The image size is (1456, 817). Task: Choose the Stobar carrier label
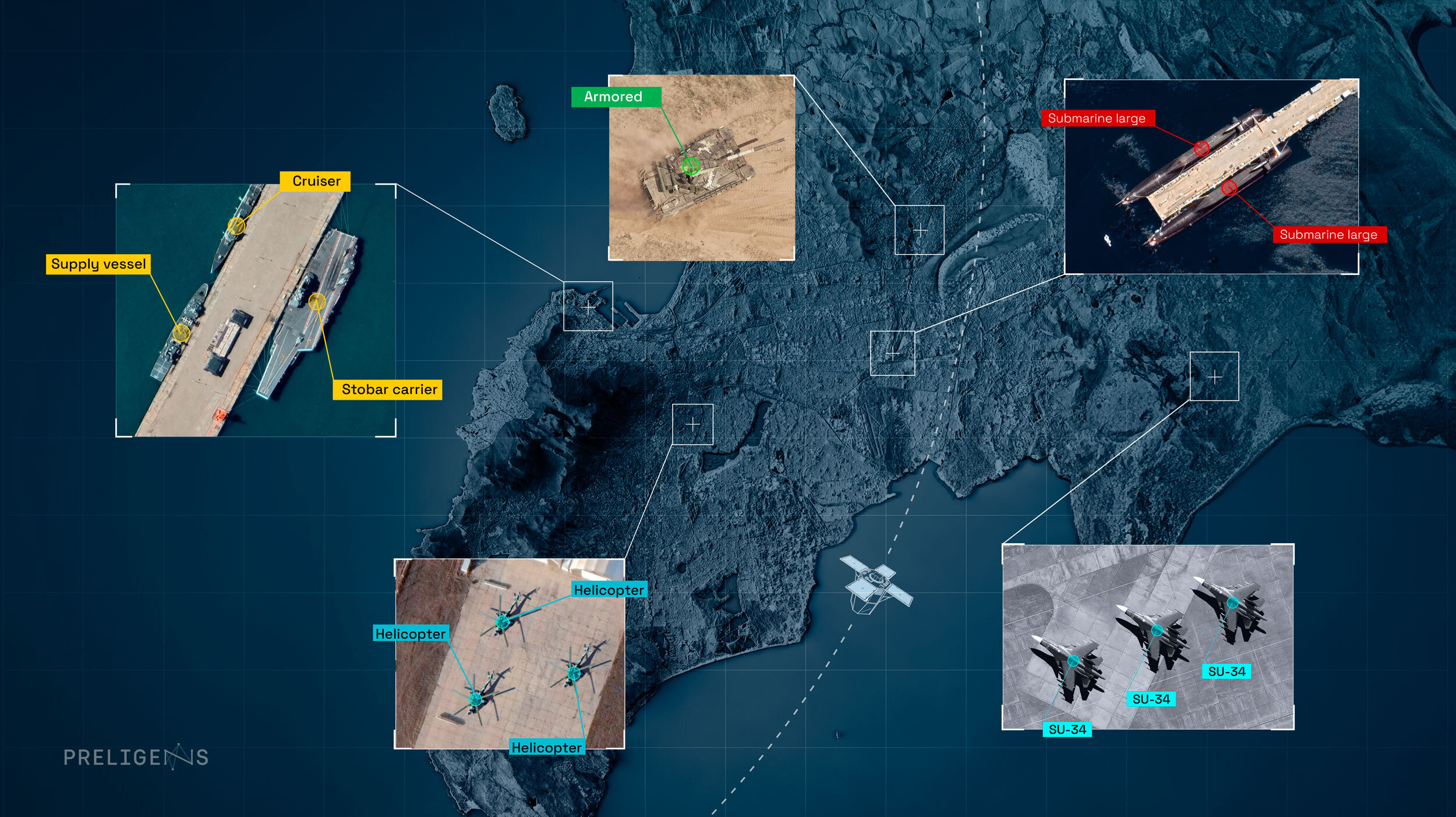[x=388, y=389]
